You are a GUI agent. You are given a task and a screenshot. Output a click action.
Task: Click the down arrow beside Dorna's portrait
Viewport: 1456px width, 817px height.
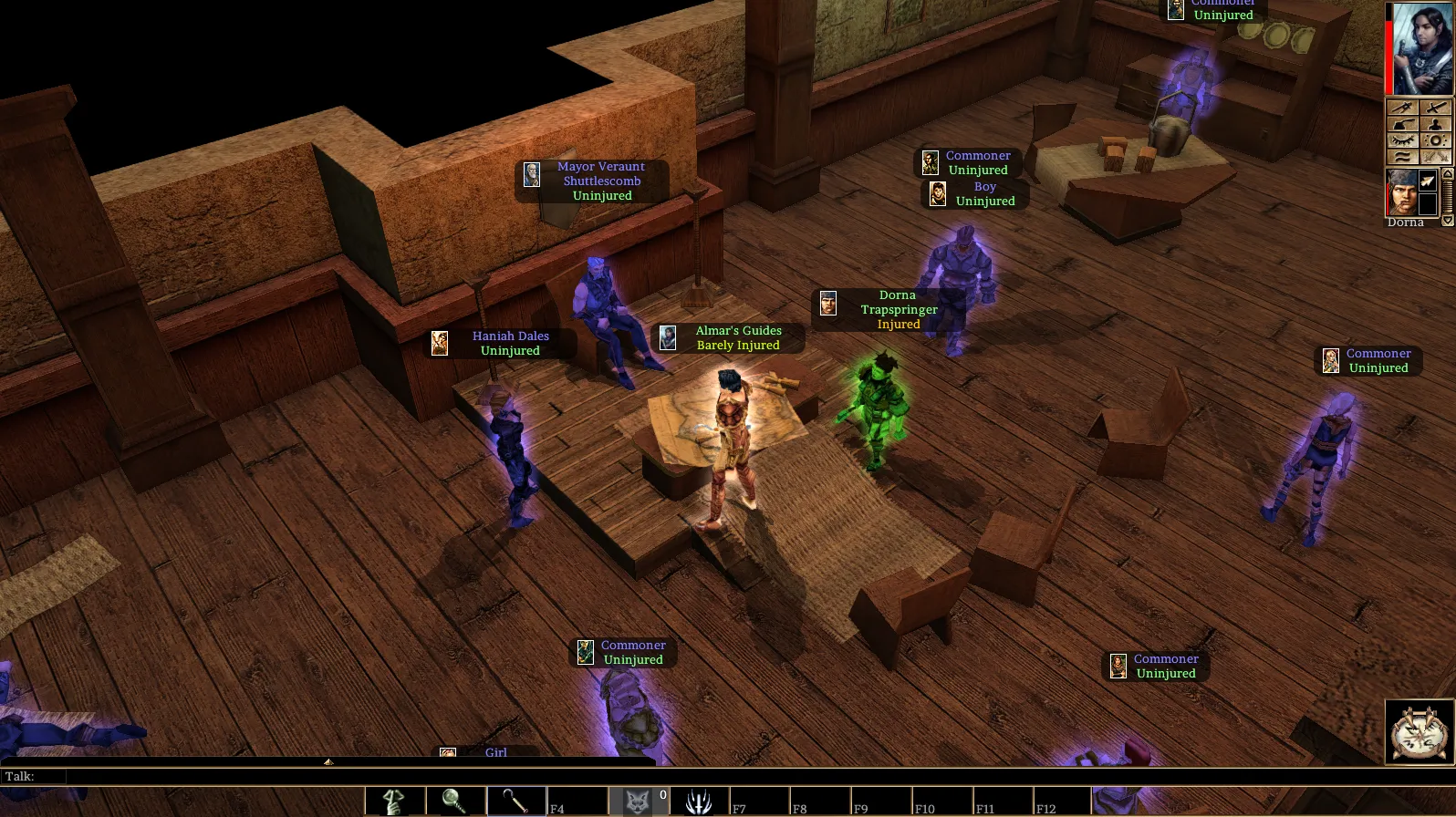[1447, 221]
